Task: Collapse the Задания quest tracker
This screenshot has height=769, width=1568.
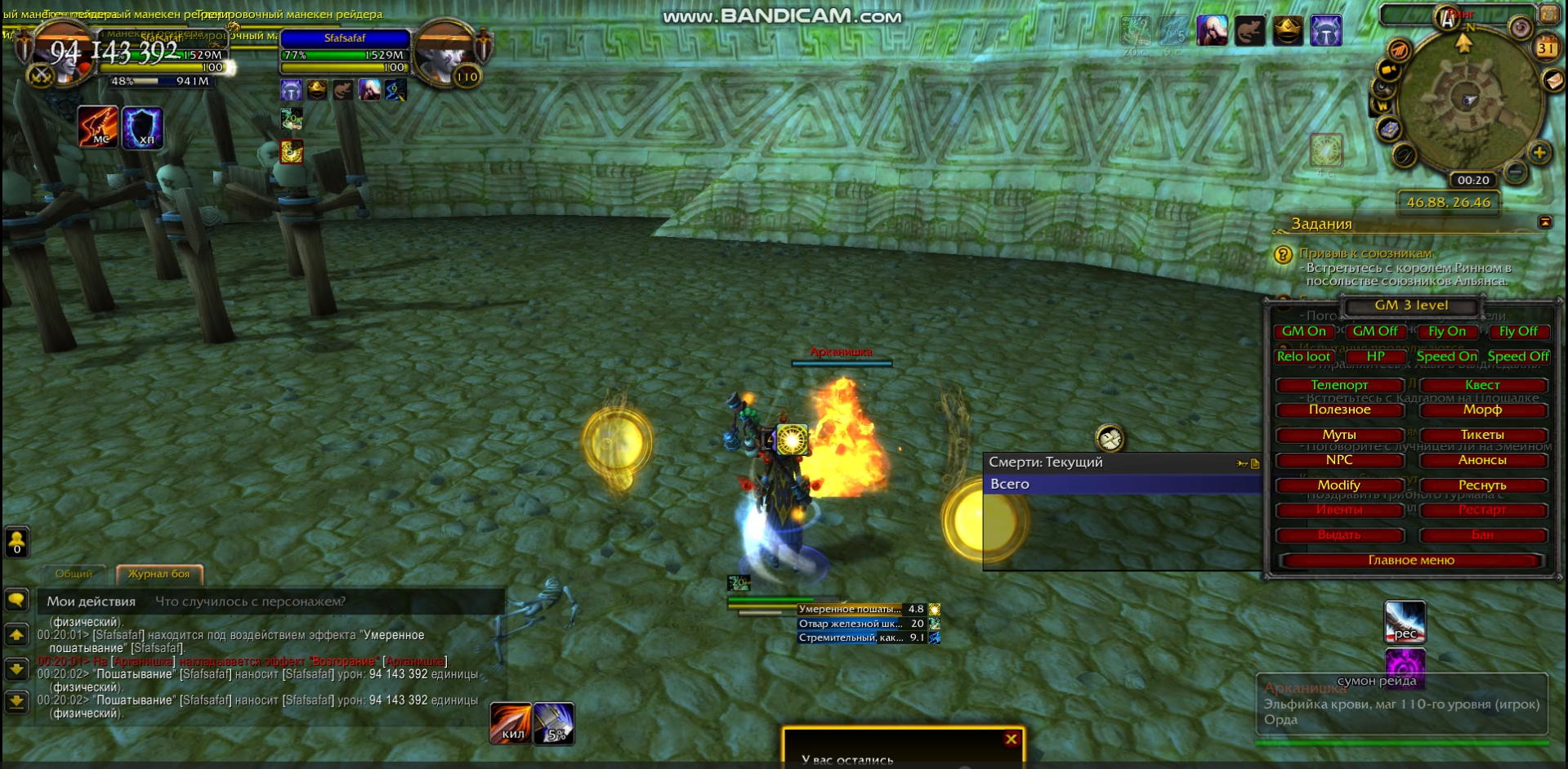Action: click(x=1545, y=222)
